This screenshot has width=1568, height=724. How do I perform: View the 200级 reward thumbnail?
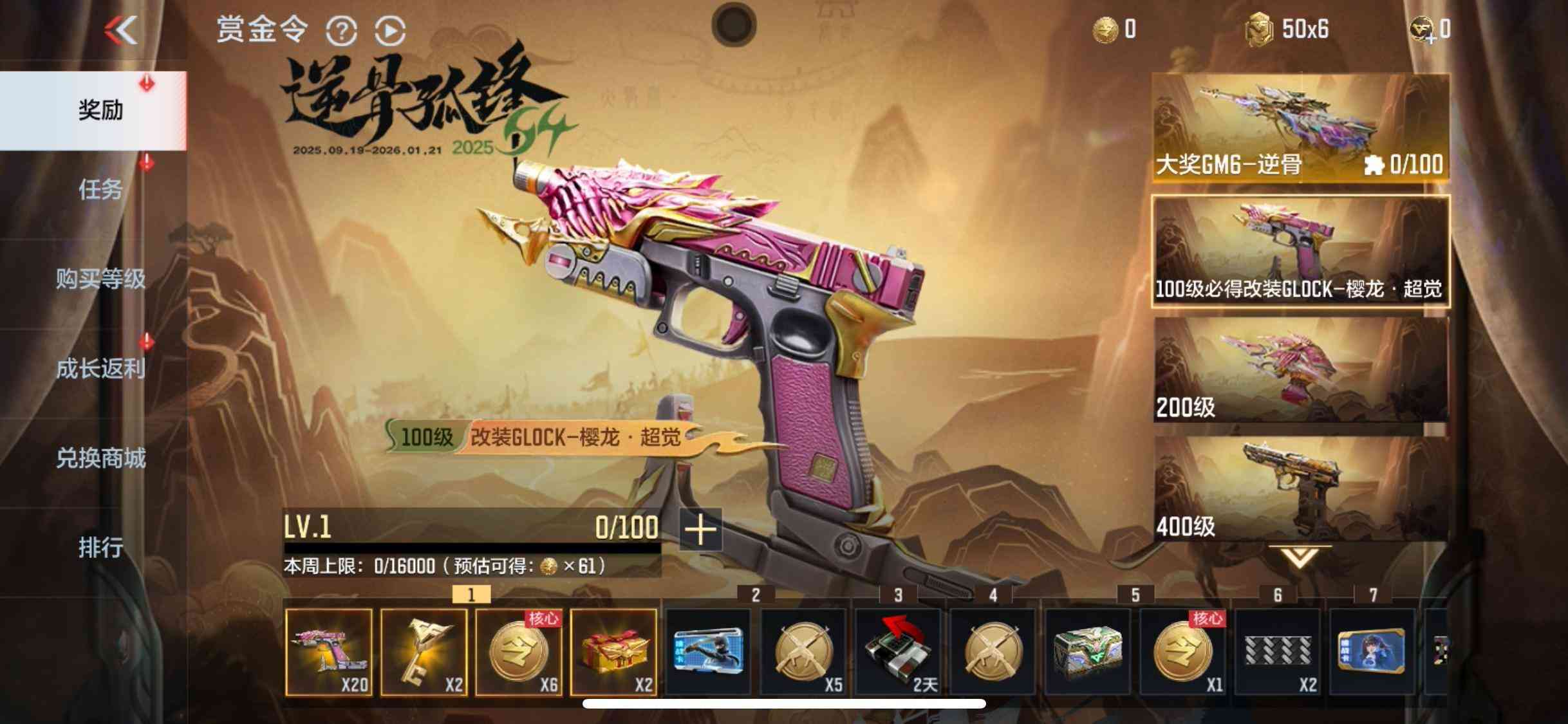tap(1300, 369)
